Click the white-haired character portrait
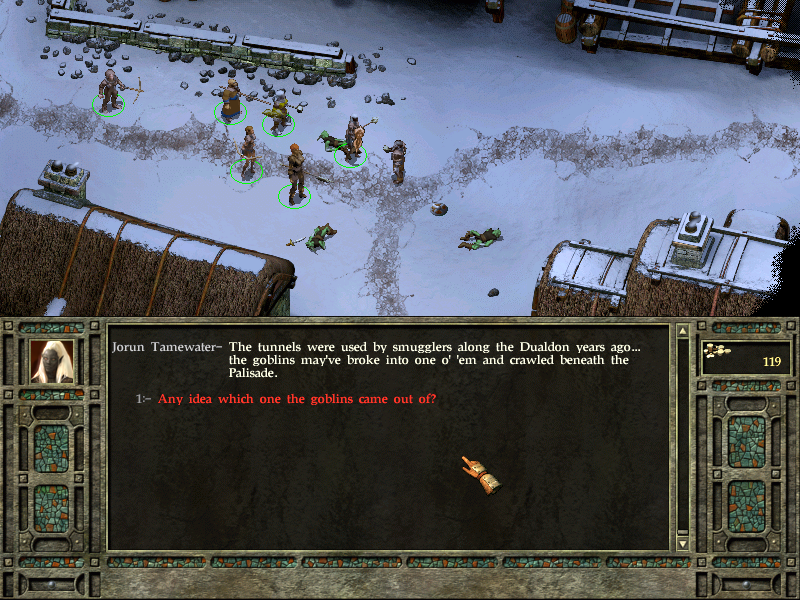The width and height of the screenshot is (800, 600). 52,361
